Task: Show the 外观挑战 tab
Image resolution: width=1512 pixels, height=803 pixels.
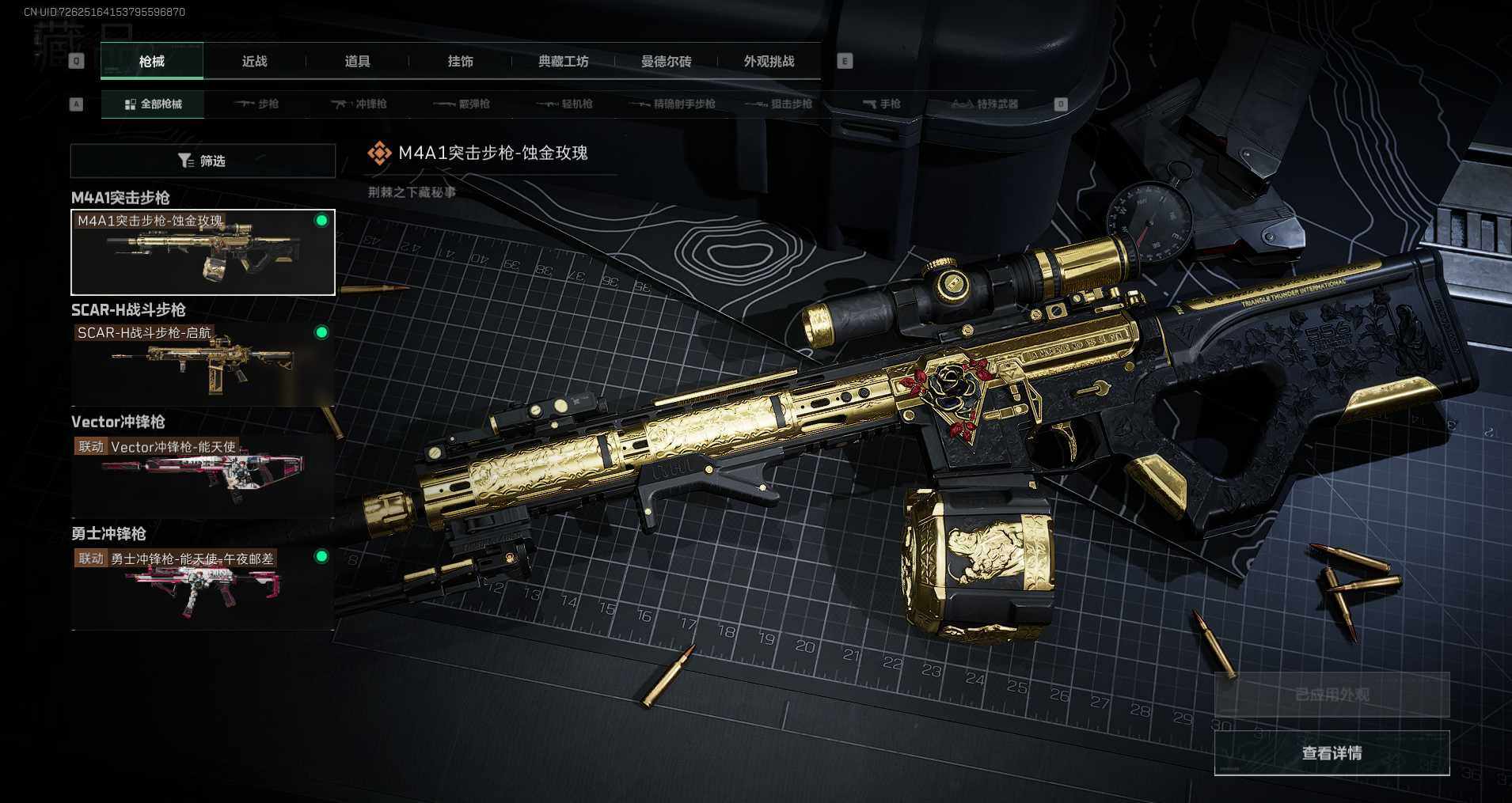Action: pos(769,62)
